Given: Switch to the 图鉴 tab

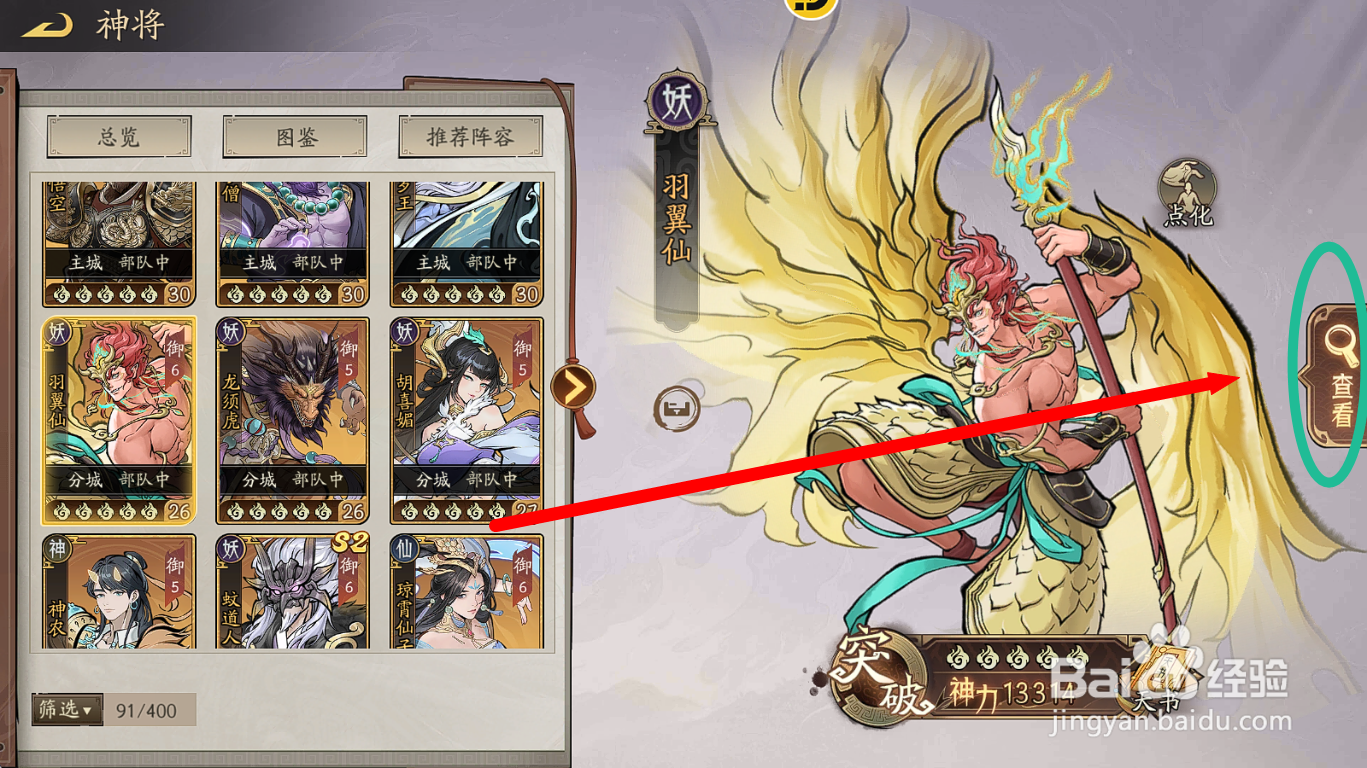Looking at the screenshot, I should [292, 135].
